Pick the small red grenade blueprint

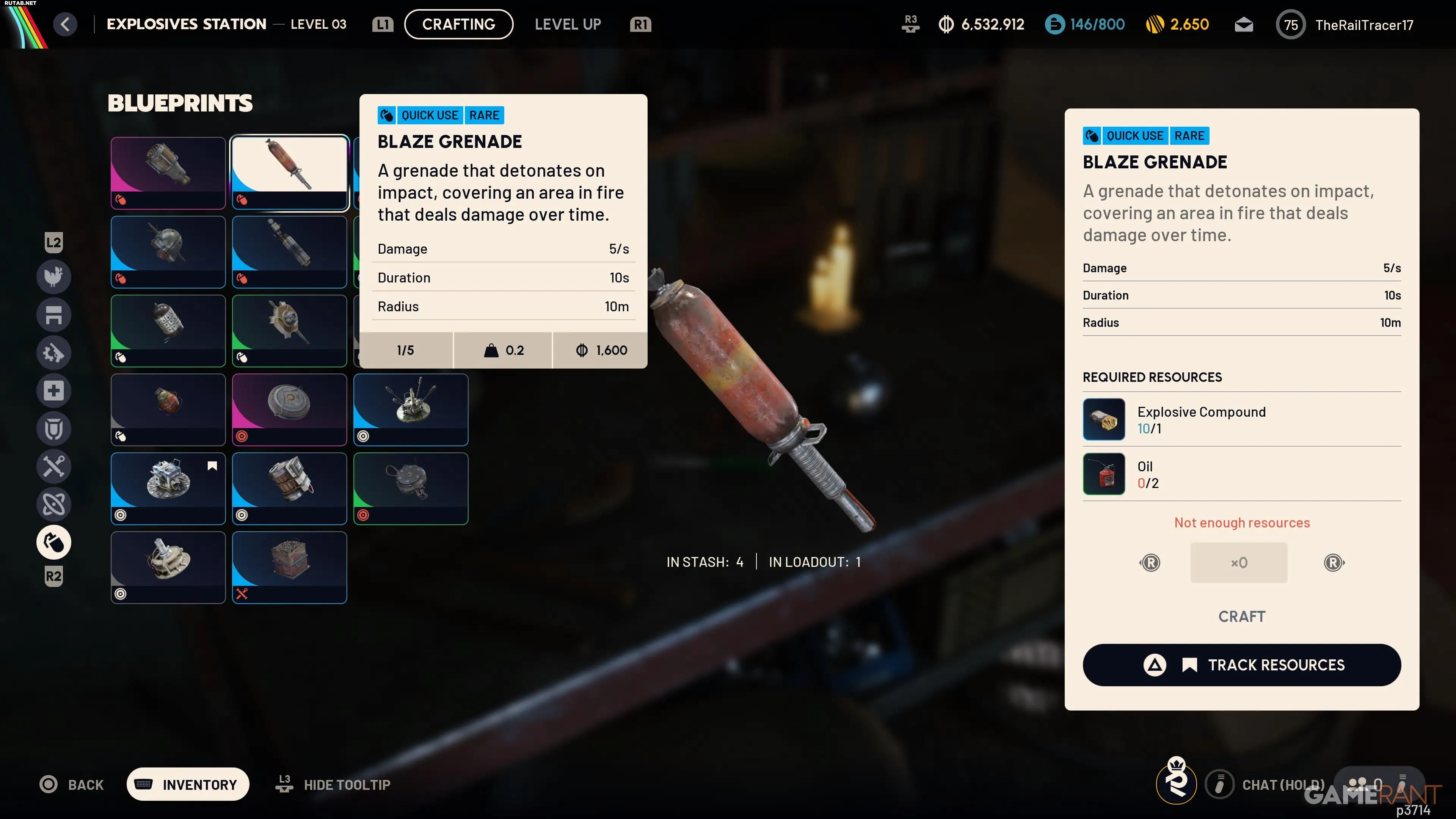click(168, 409)
